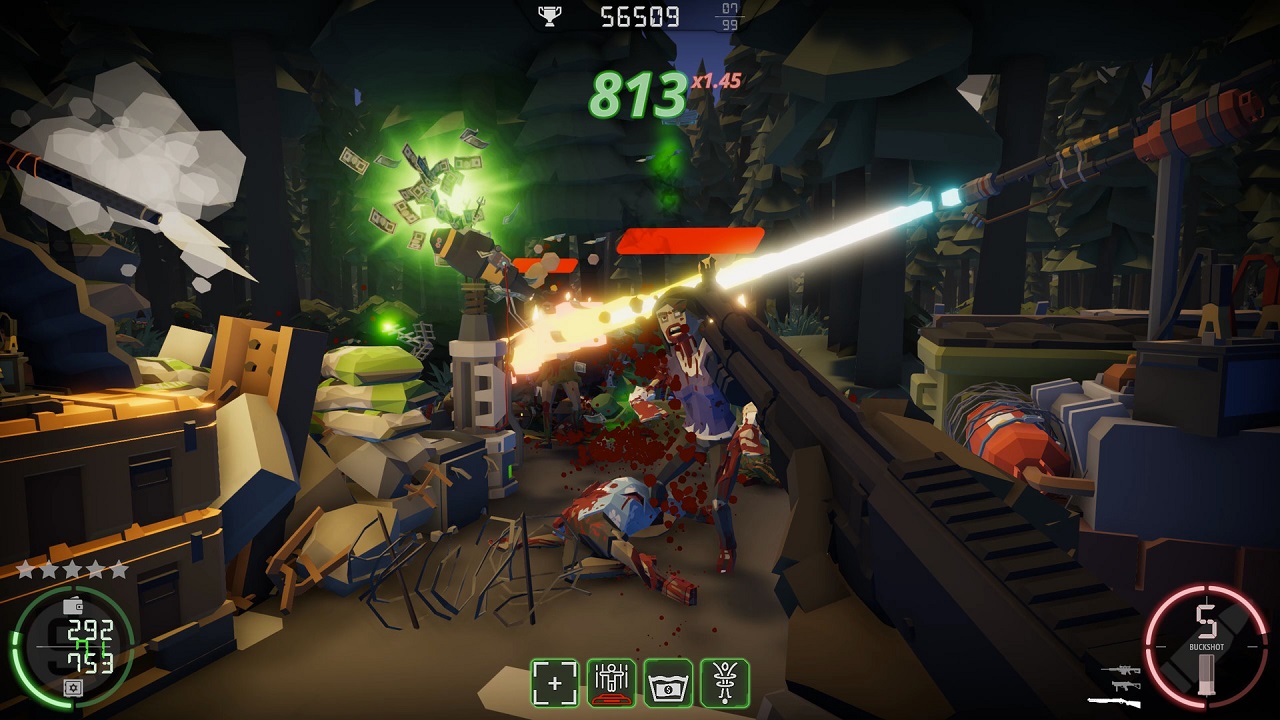Click the wallet icon in the money gauge
The width and height of the screenshot is (1280, 720).
point(72,607)
